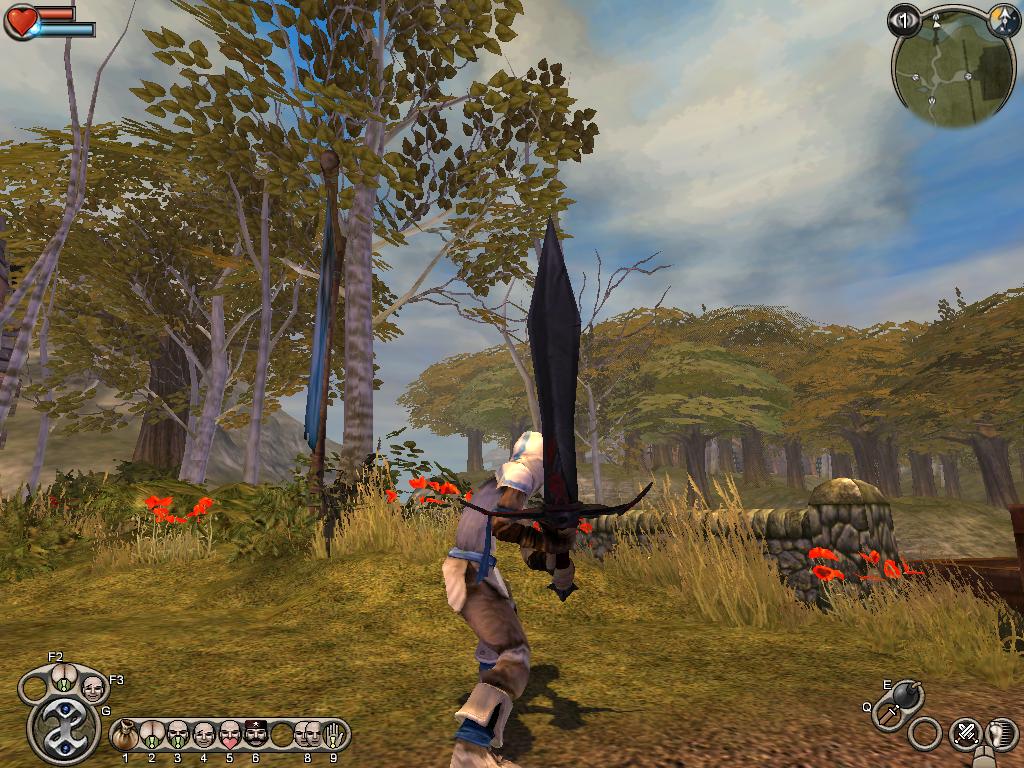Choose the two-heads expression in slot 8
Viewport: 1024px width, 768px height.
(x=308, y=736)
